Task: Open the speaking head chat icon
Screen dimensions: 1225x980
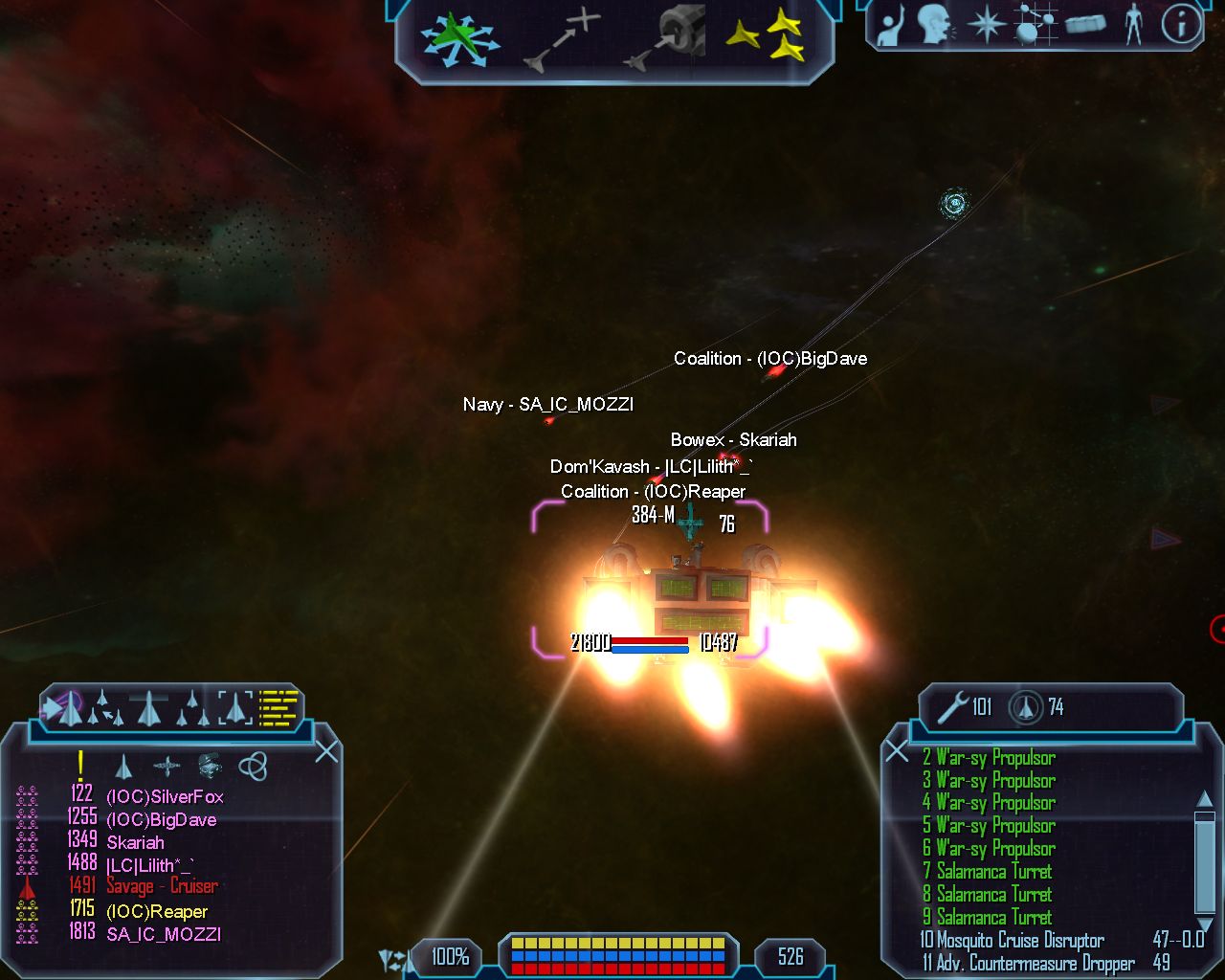Action: coord(933,25)
